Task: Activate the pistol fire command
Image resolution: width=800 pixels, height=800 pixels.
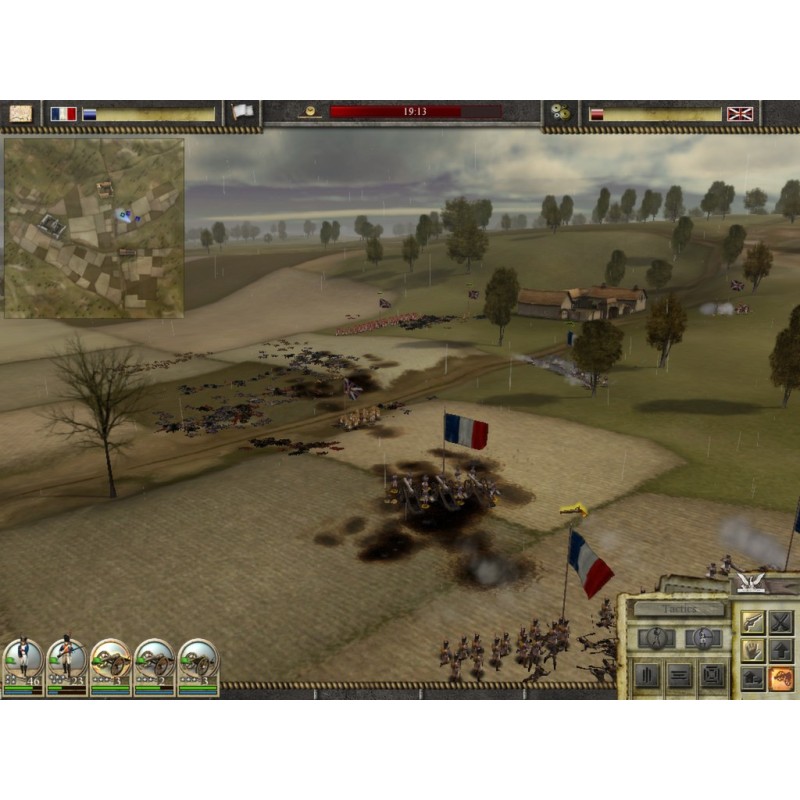Action: 752,622
